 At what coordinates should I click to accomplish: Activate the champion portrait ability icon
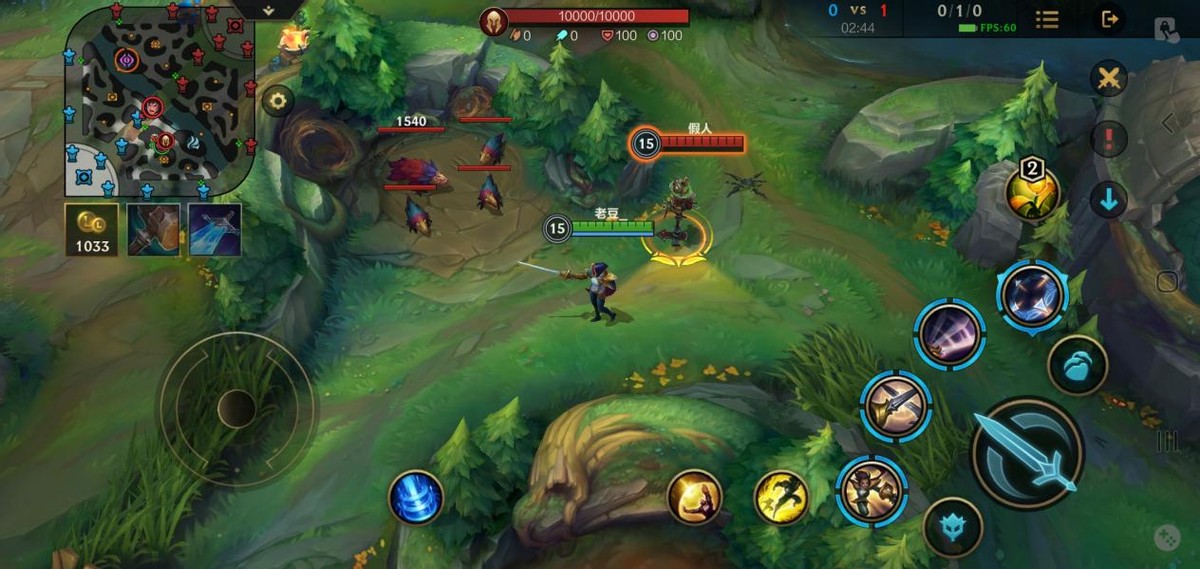tap(871, 490)
